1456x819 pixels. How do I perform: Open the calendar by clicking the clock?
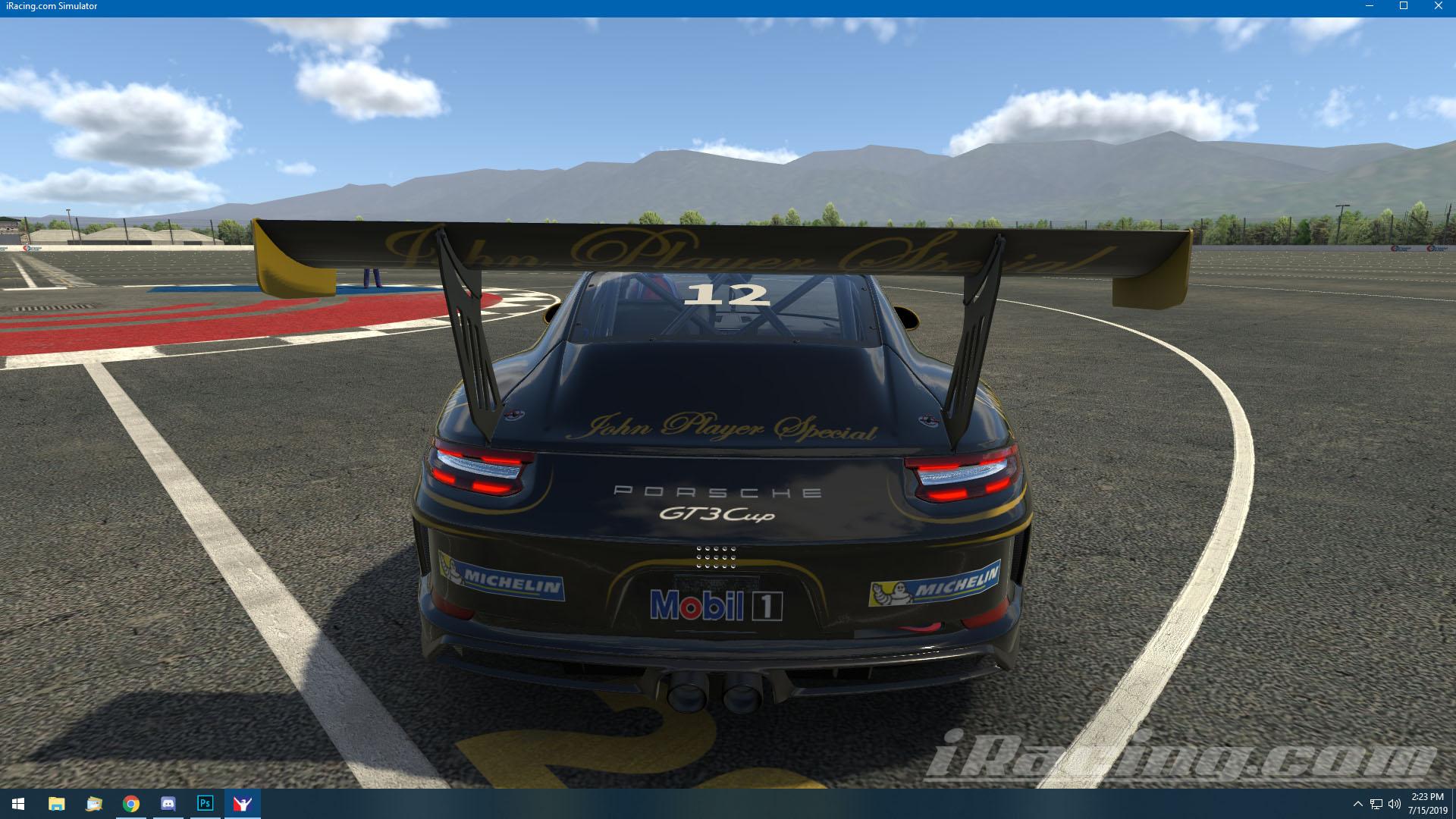pyautogui.click(x=1426, y=804)
